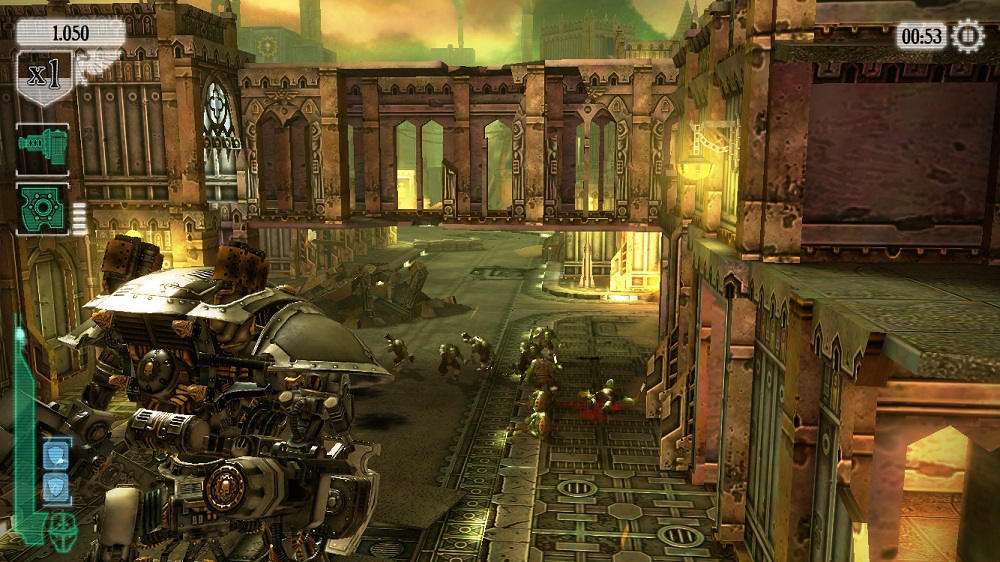Activate the green circular mechanism weapon icon
The image size is (1000, 562).
pyautogui.click(x=42, y=209)
